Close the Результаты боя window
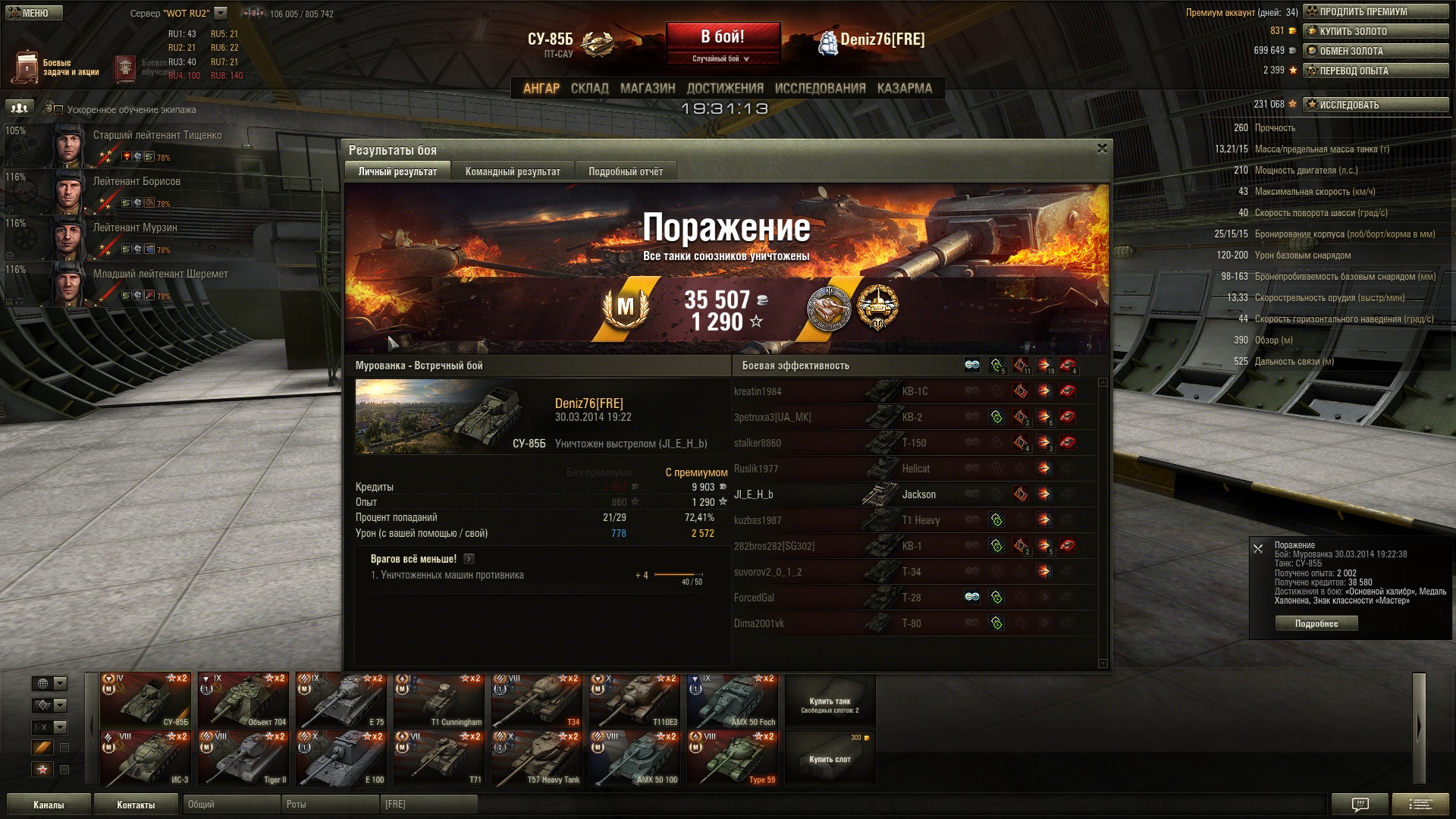 1102,149
